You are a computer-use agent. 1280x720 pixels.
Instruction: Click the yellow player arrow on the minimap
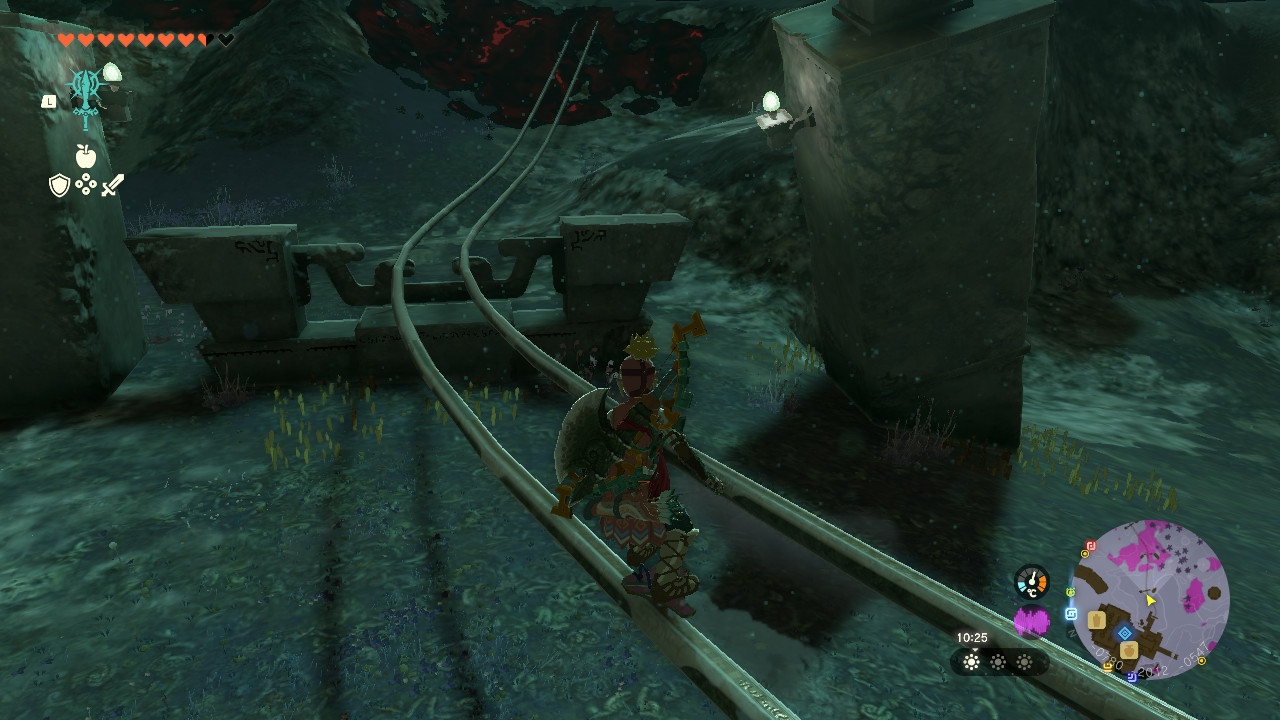coord(1150,600)
